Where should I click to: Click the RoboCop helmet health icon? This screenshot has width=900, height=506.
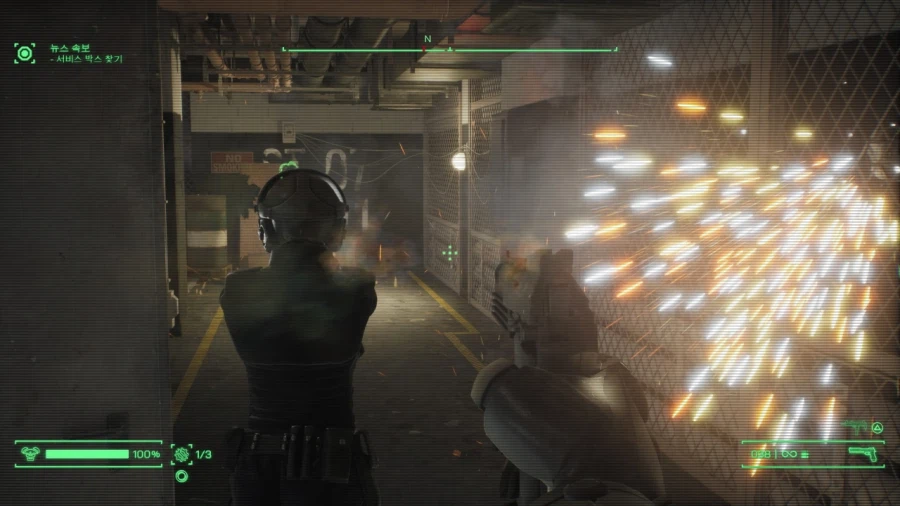(x=30, y=455)
